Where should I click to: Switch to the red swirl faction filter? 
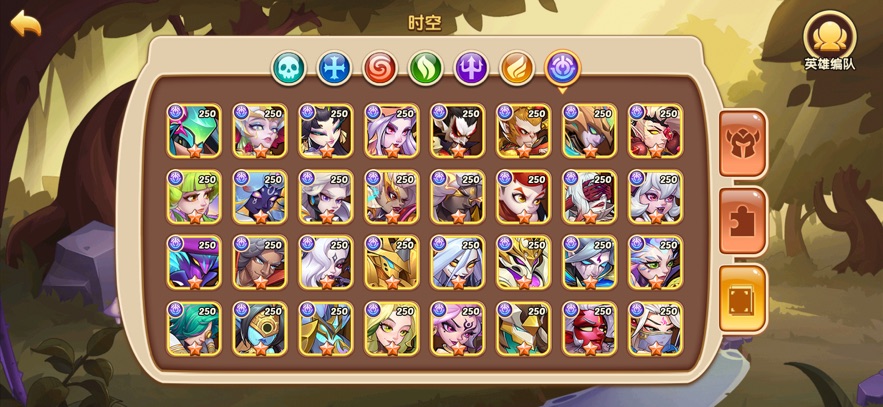380,68
